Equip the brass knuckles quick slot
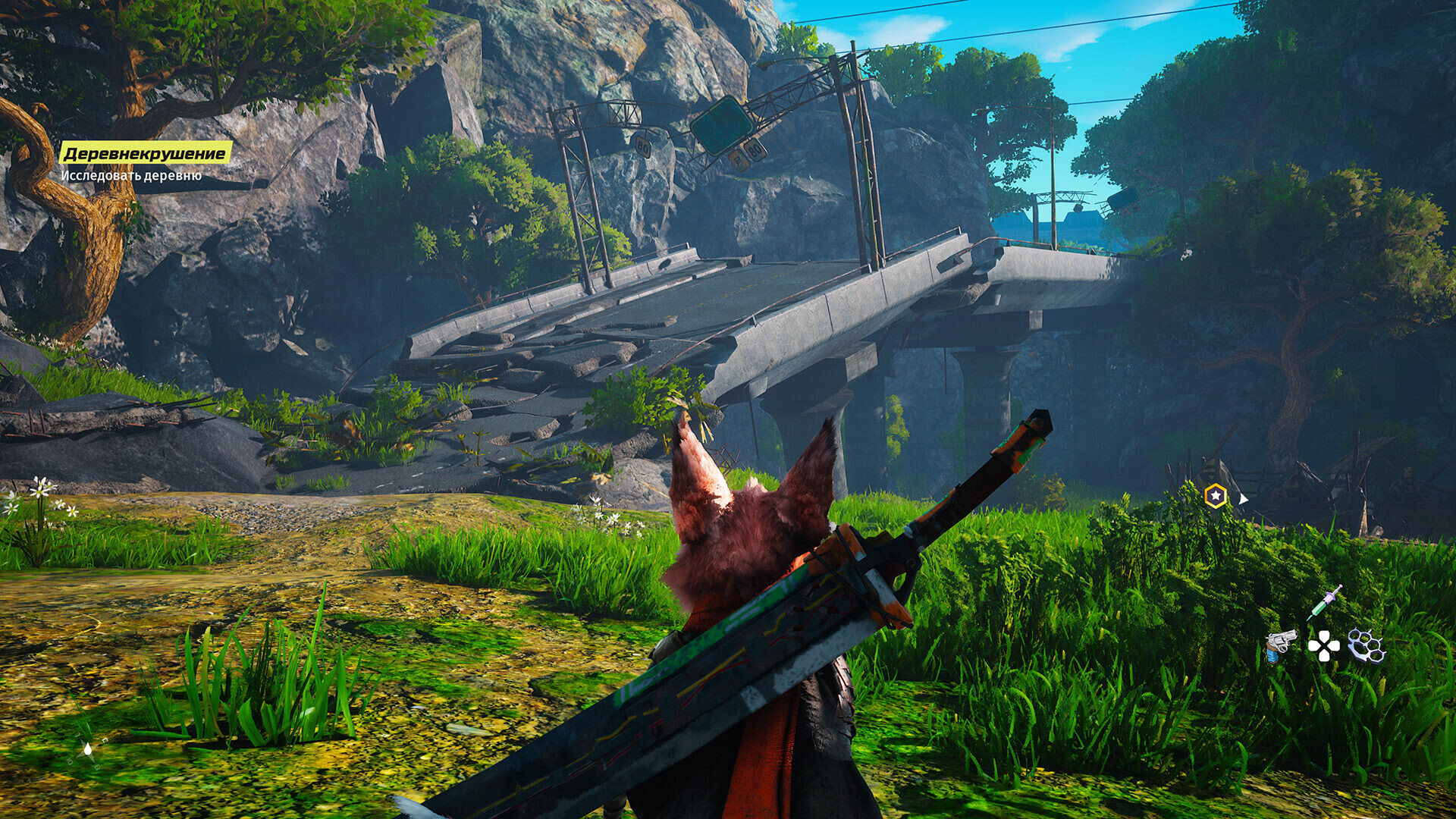Screen dimensions: 1456x819 pyautogui.click(x=1367, y=646)
